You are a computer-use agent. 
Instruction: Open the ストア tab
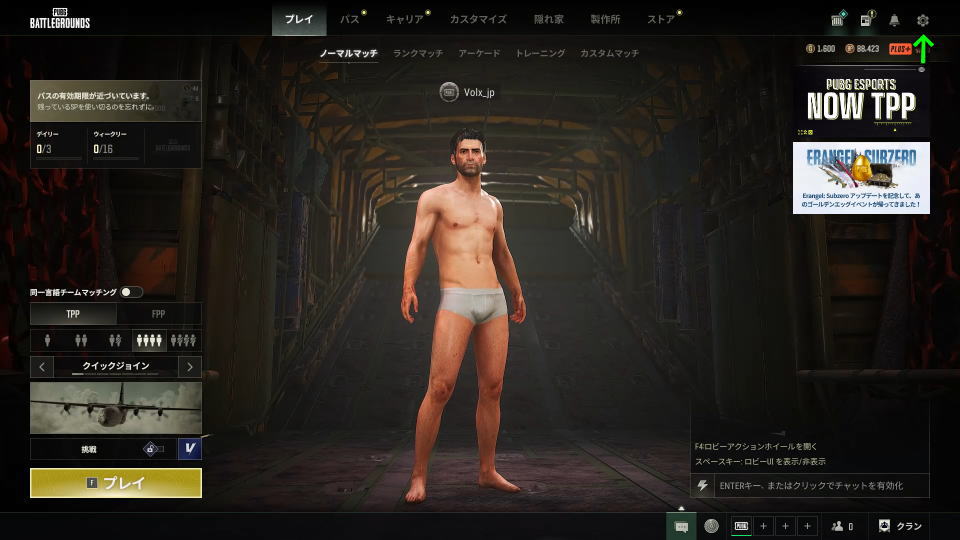coord(660,19)
